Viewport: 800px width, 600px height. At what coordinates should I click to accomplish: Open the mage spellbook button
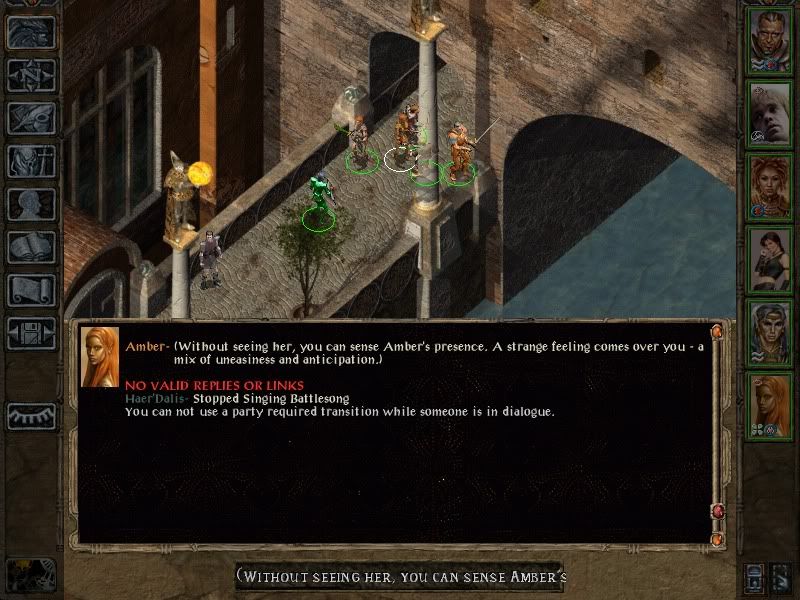pos(31,247)
